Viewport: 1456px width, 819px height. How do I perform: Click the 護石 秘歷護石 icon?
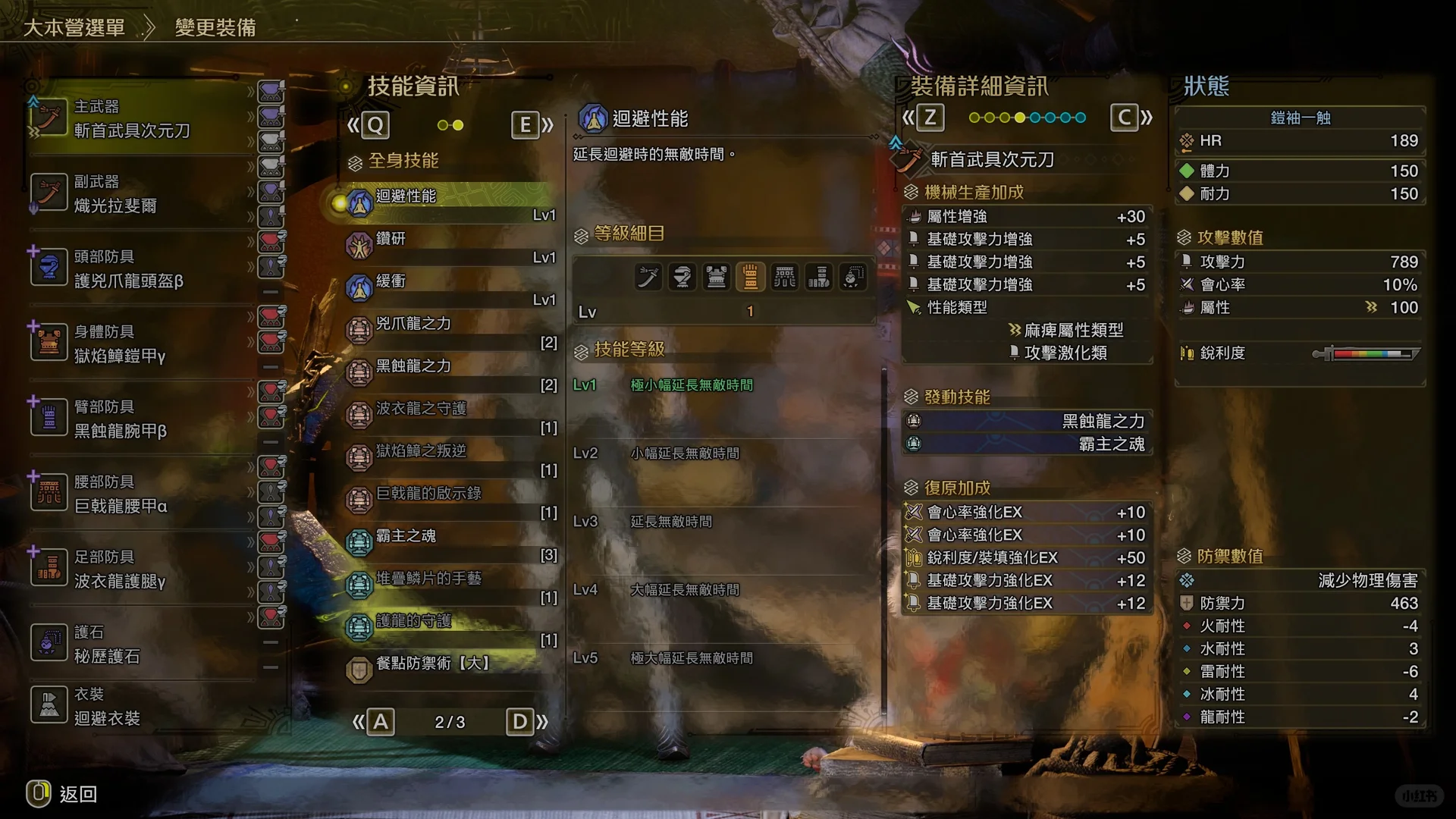[49, 642]
